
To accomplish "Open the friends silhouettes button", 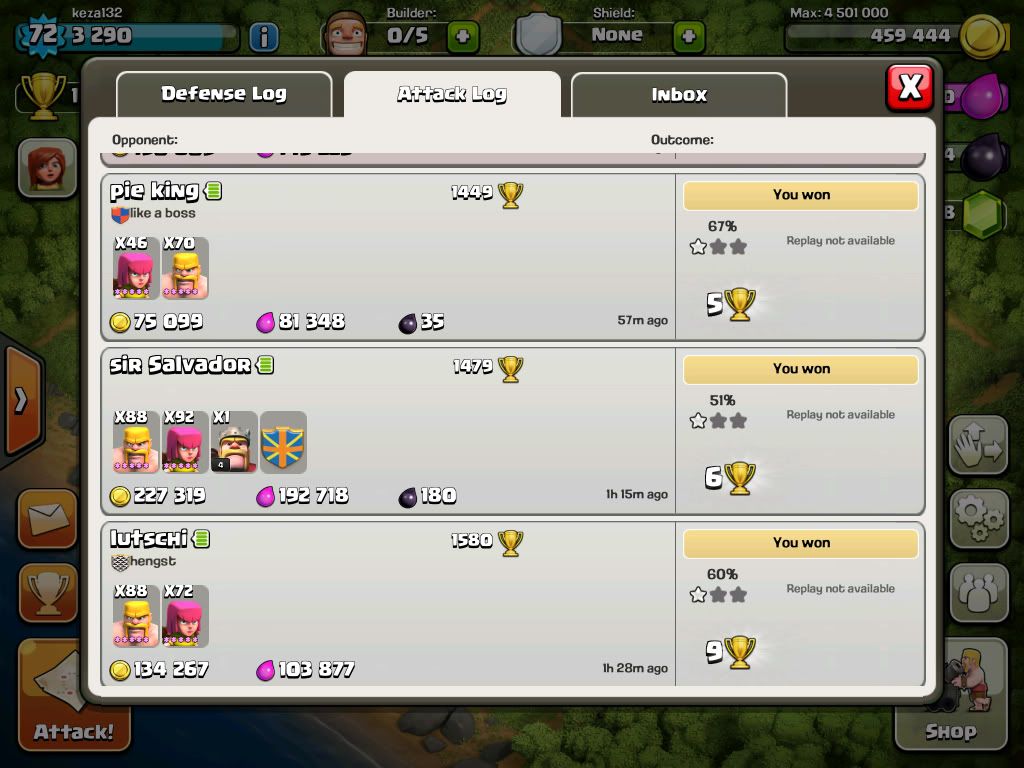I will pos(978,592).
